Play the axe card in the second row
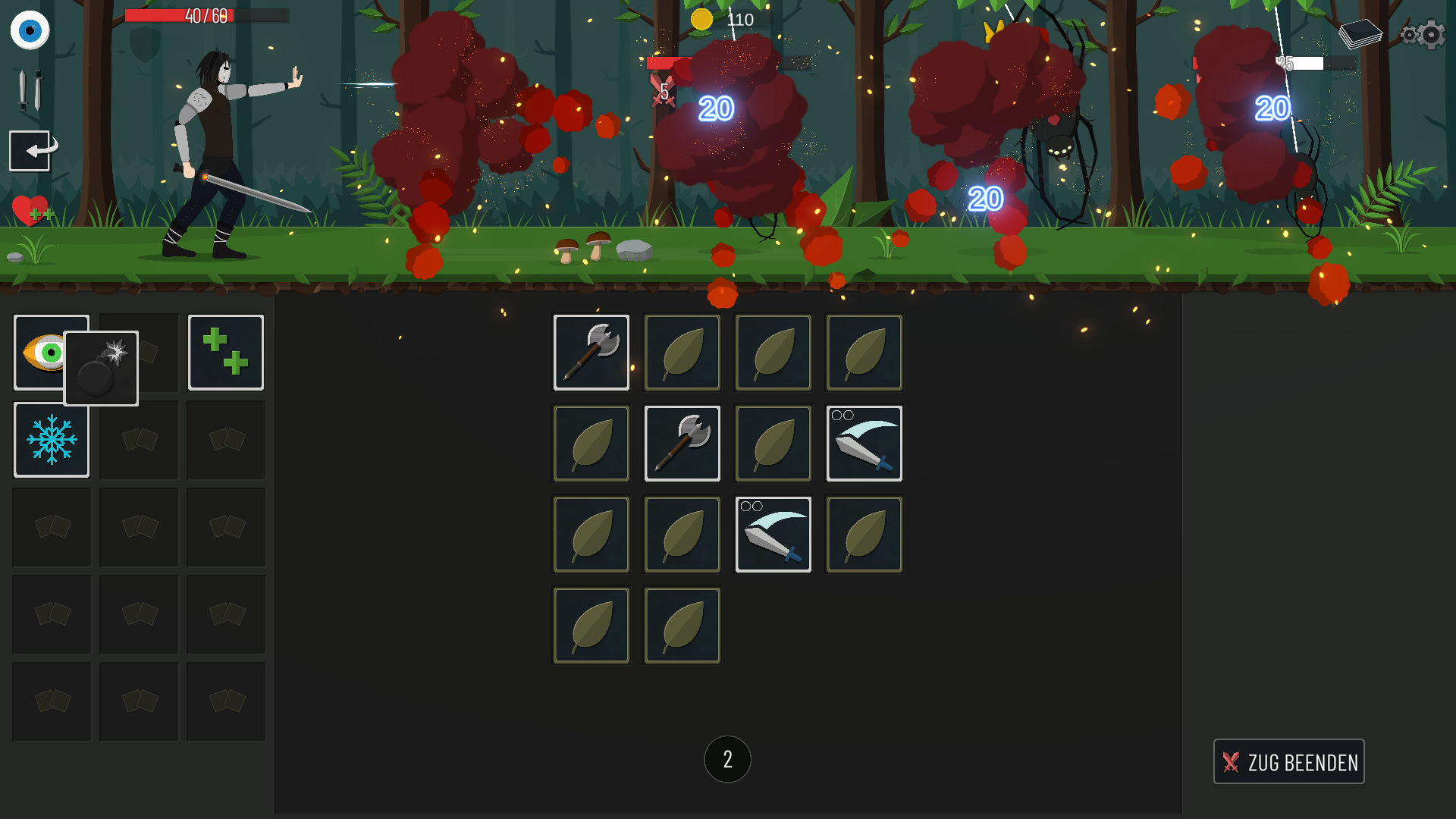The height and width of the screenshot is (819, 1456). 682,443
